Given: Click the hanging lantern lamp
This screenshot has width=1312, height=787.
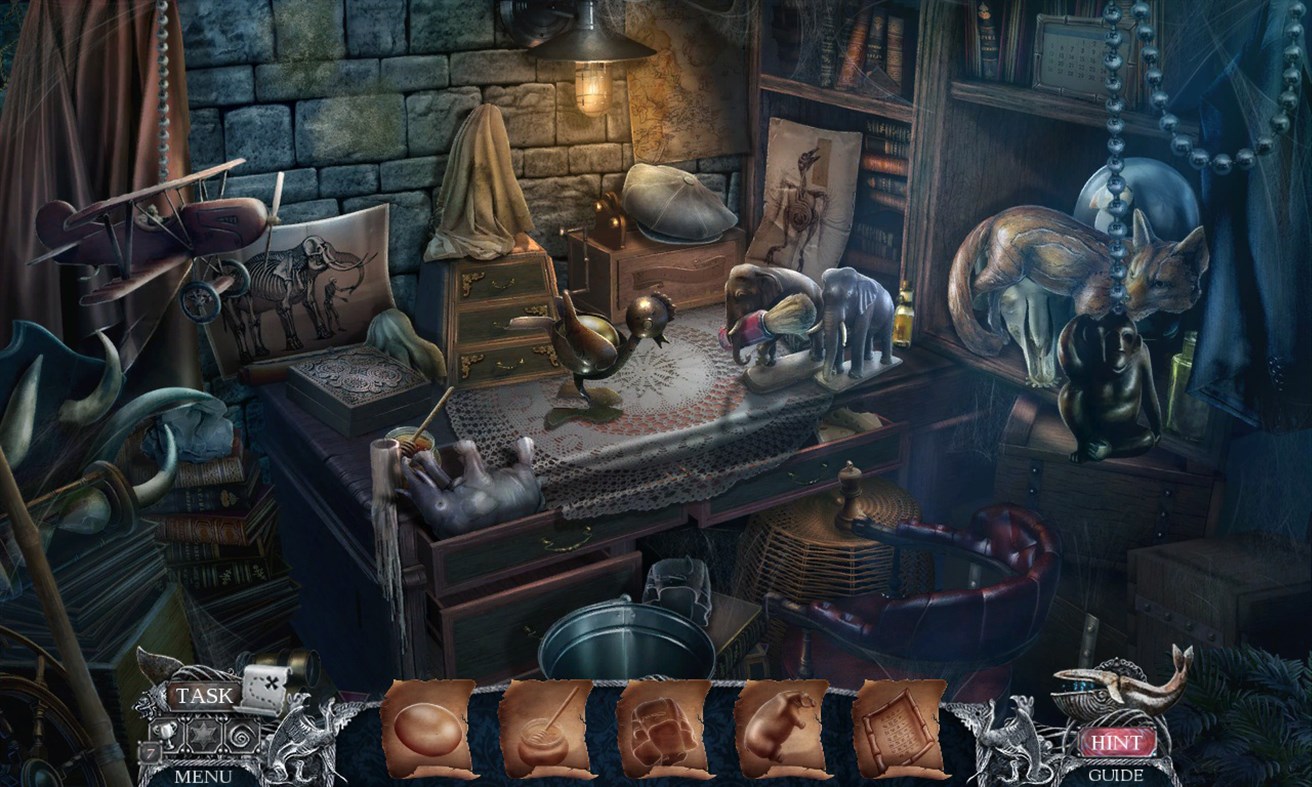Looking at the screenshot, I should (590, 60).
